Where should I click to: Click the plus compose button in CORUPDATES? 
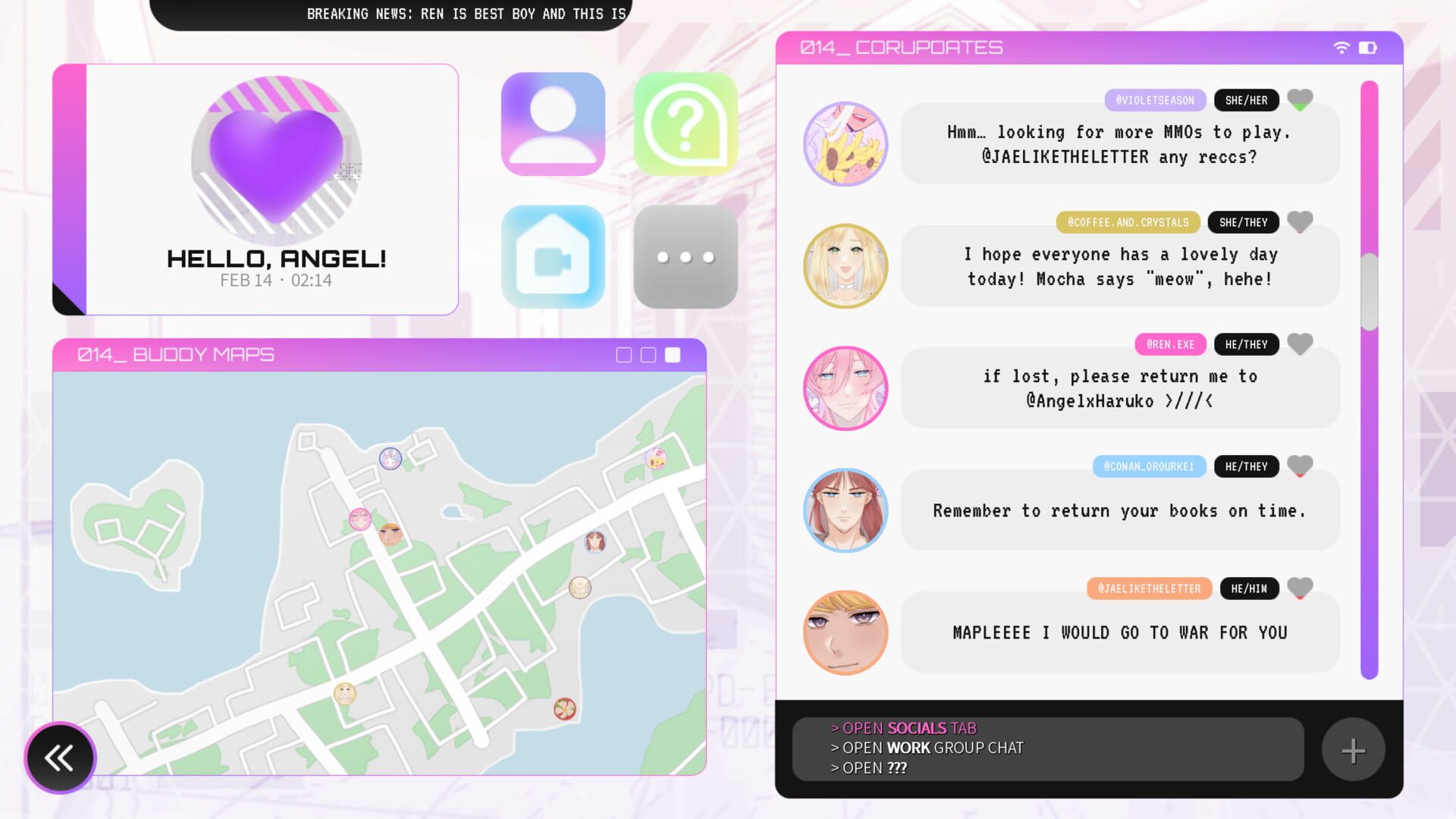[1353, 750]
